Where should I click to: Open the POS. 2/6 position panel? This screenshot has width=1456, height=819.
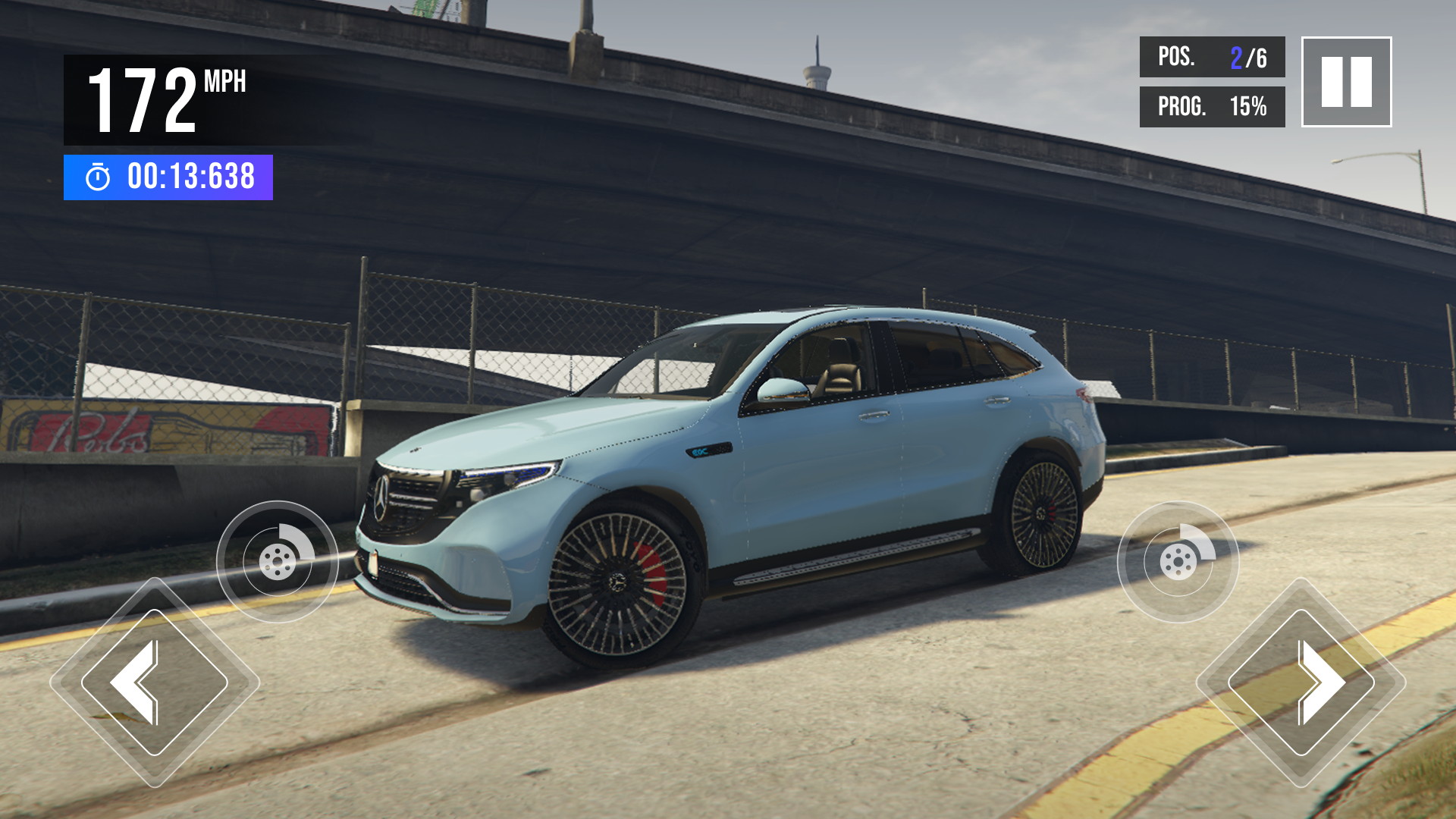[x=1211, y=57]
